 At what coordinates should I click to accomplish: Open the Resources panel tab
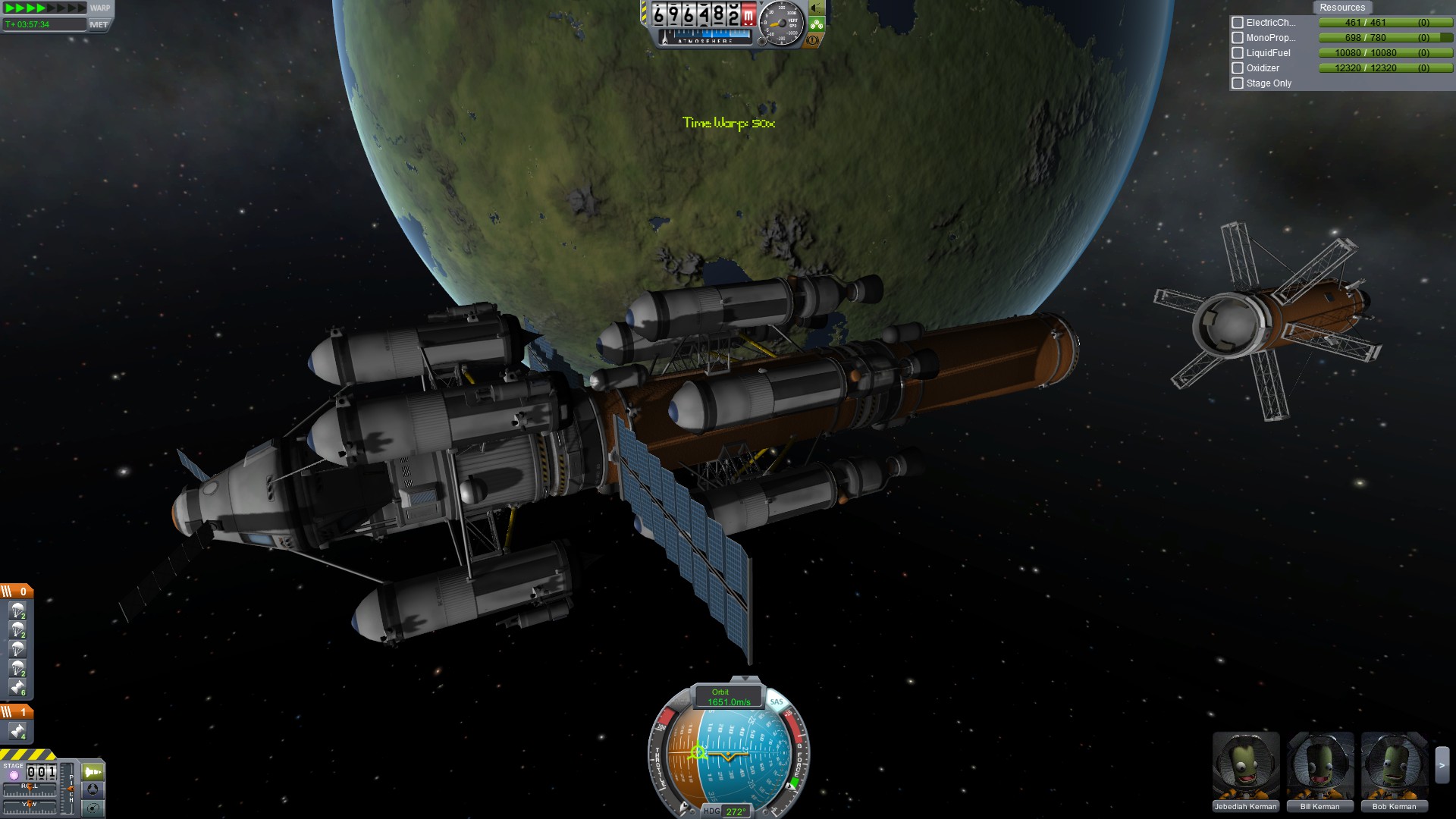coord(1341,8)
